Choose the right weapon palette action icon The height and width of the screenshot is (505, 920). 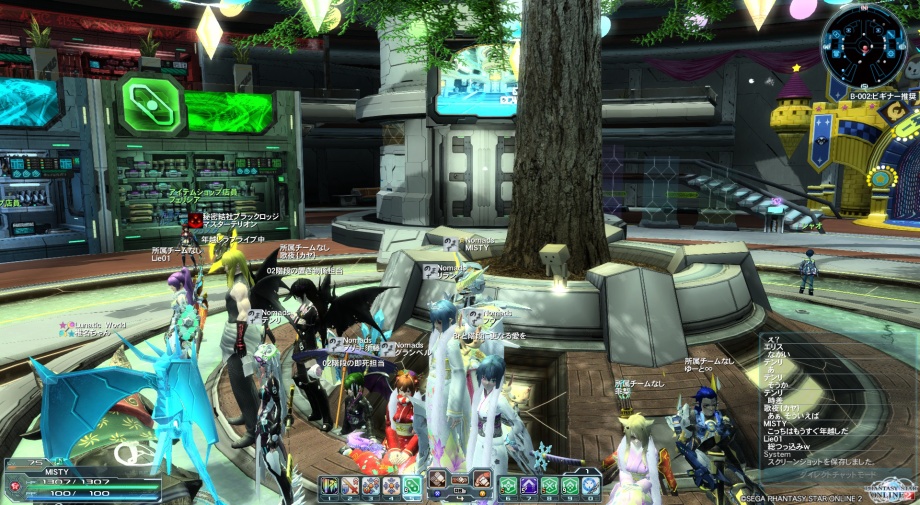pos(482,479)
